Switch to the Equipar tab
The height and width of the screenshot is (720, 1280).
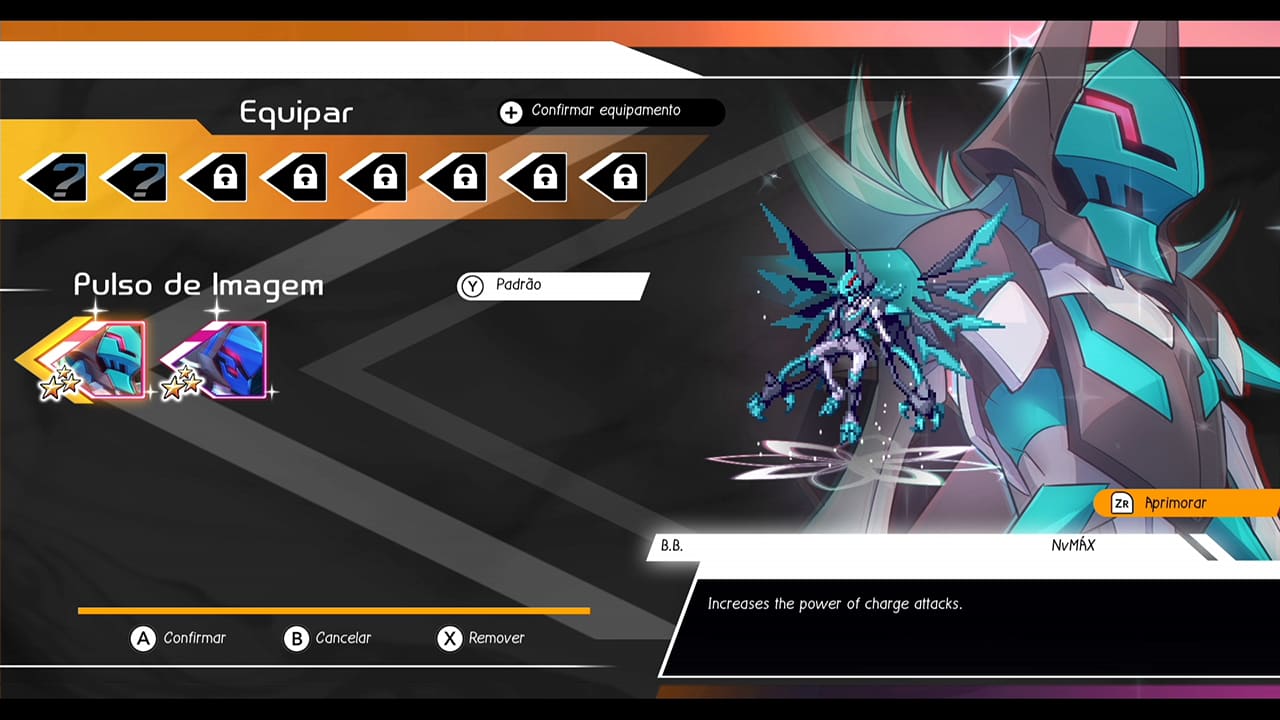pos(293,113)
